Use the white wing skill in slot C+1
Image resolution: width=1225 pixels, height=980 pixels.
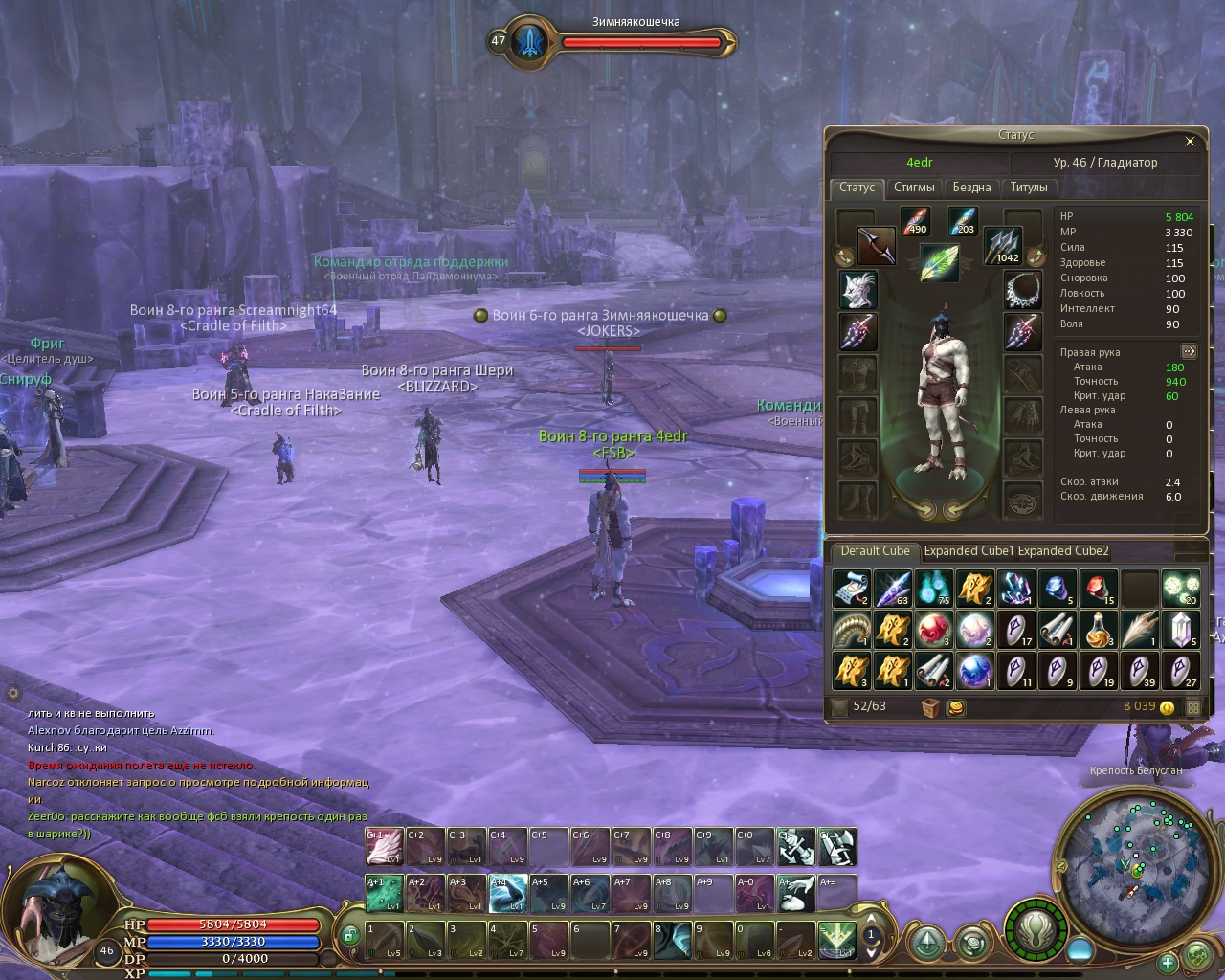[x=385, y=847]
